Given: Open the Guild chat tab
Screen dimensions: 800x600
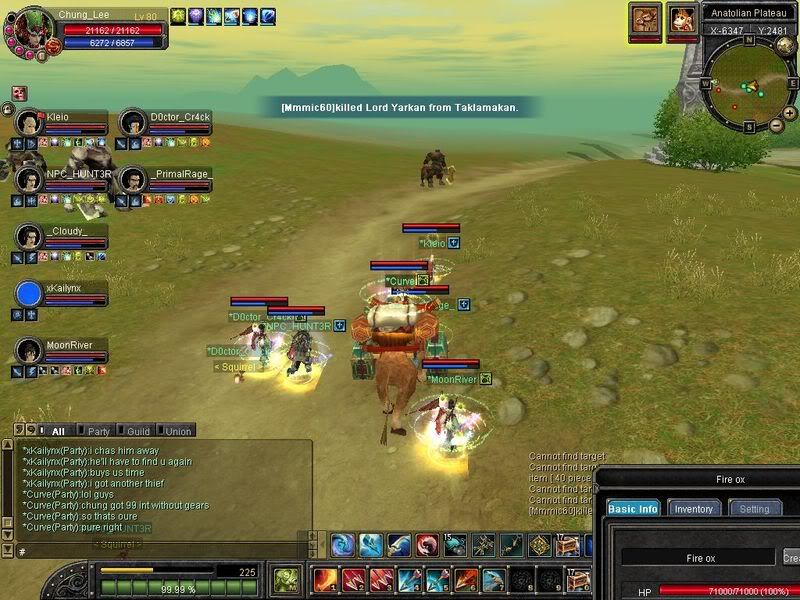Looking at the screenshot, I should [139, 431].
